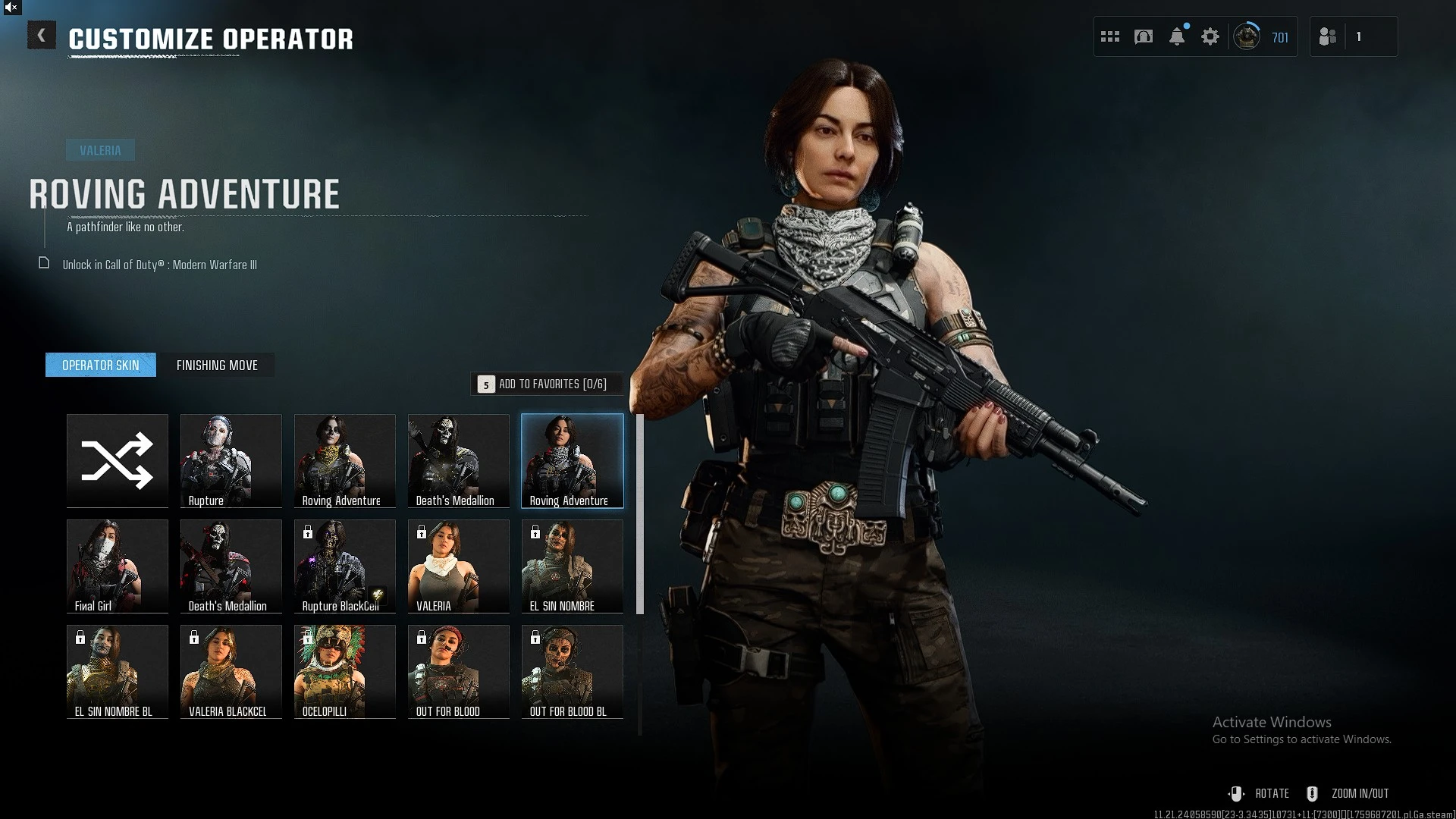The height and width of the screenshot is (819, 1456).
Task: Toggle the muted speaker icon
Action: point(11,8)
